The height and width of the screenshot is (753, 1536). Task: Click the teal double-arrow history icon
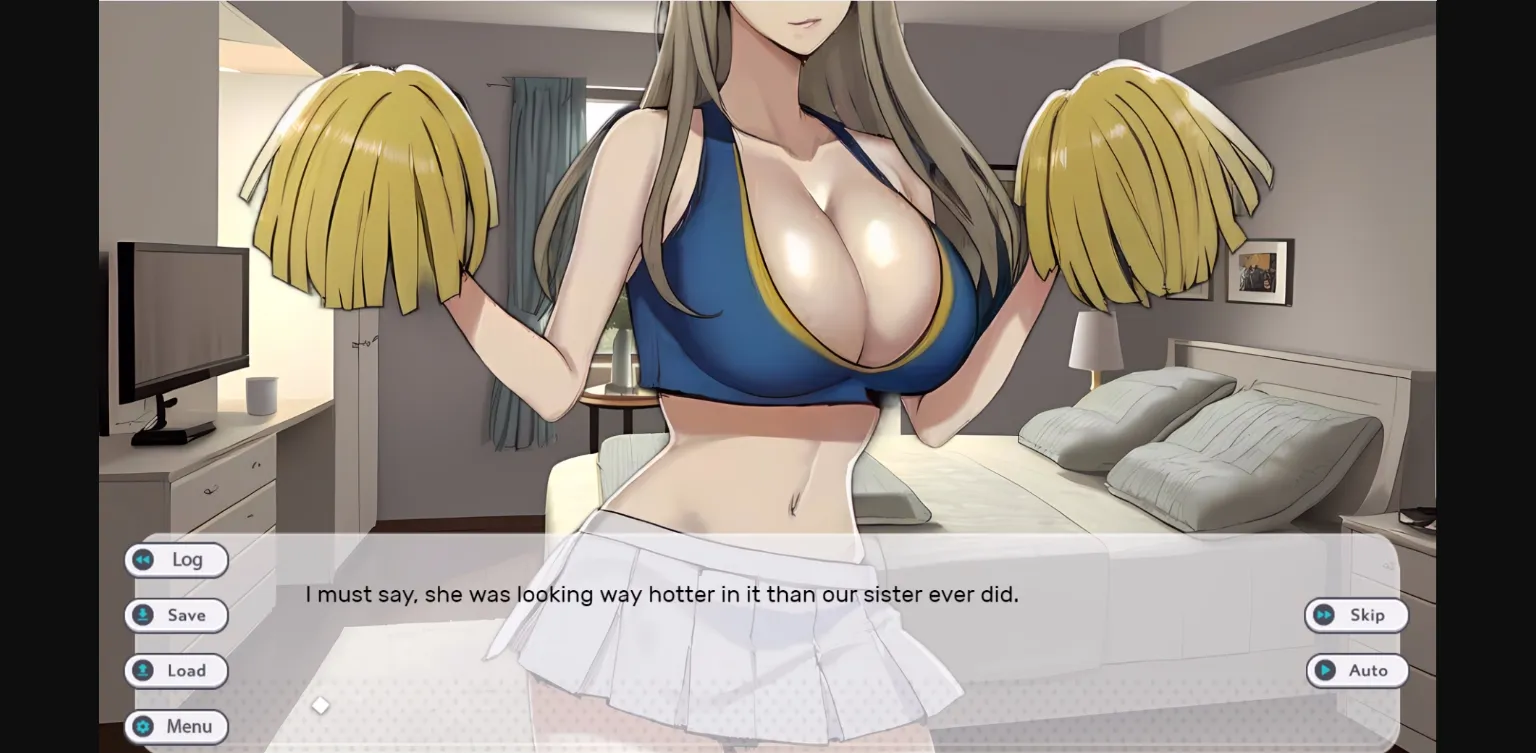[143, 560]
